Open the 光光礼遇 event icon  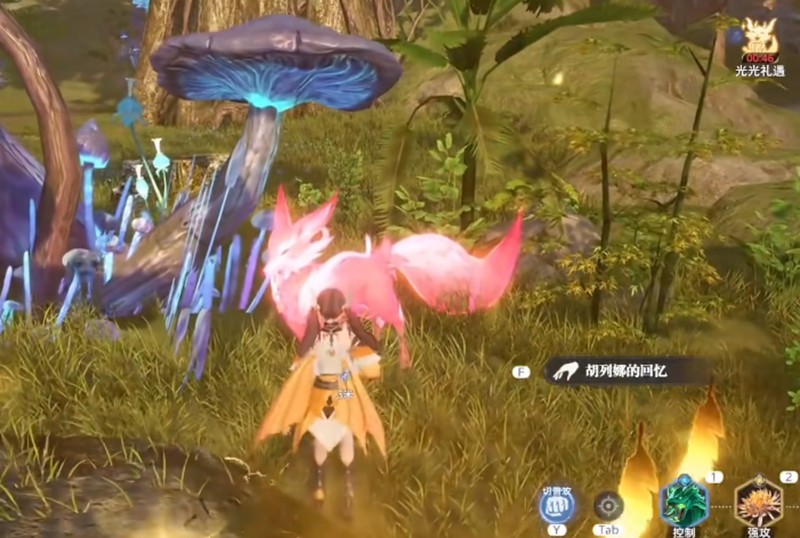click(761, 40)
